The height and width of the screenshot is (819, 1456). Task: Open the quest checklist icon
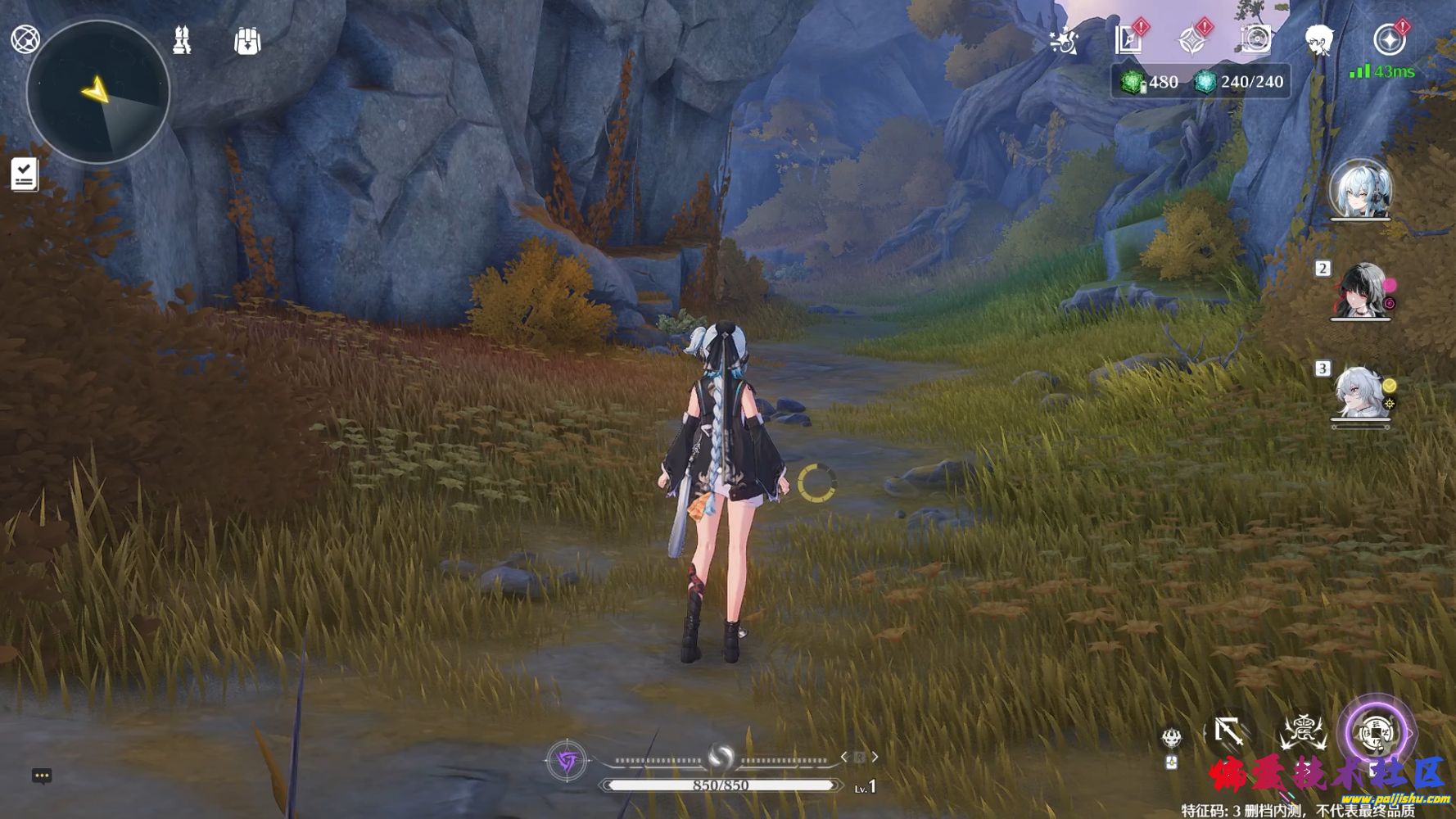pyautogui.click(x=25, y=174)
